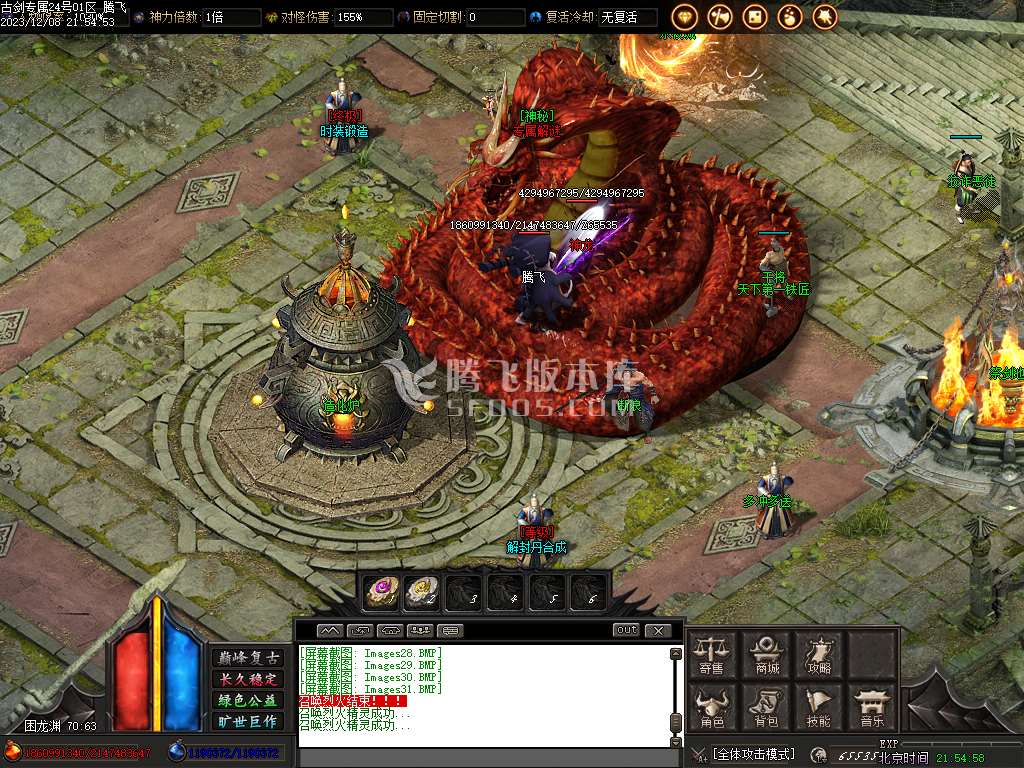Open the 背包 backpack
Image resolution: width=1024 pixels, height=768 pixels.
pos(767,706)
